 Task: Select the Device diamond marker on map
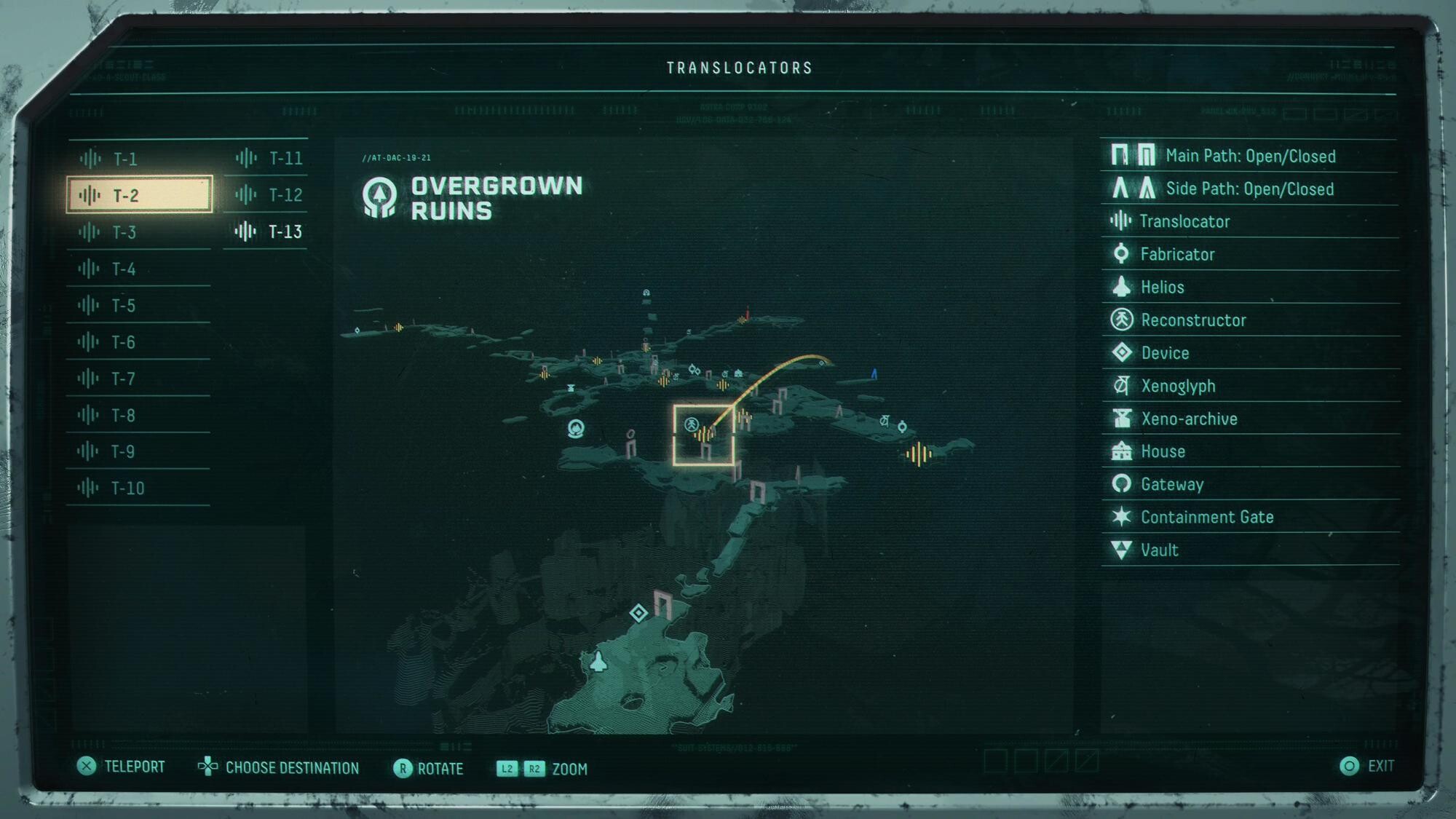coord(638,613)
